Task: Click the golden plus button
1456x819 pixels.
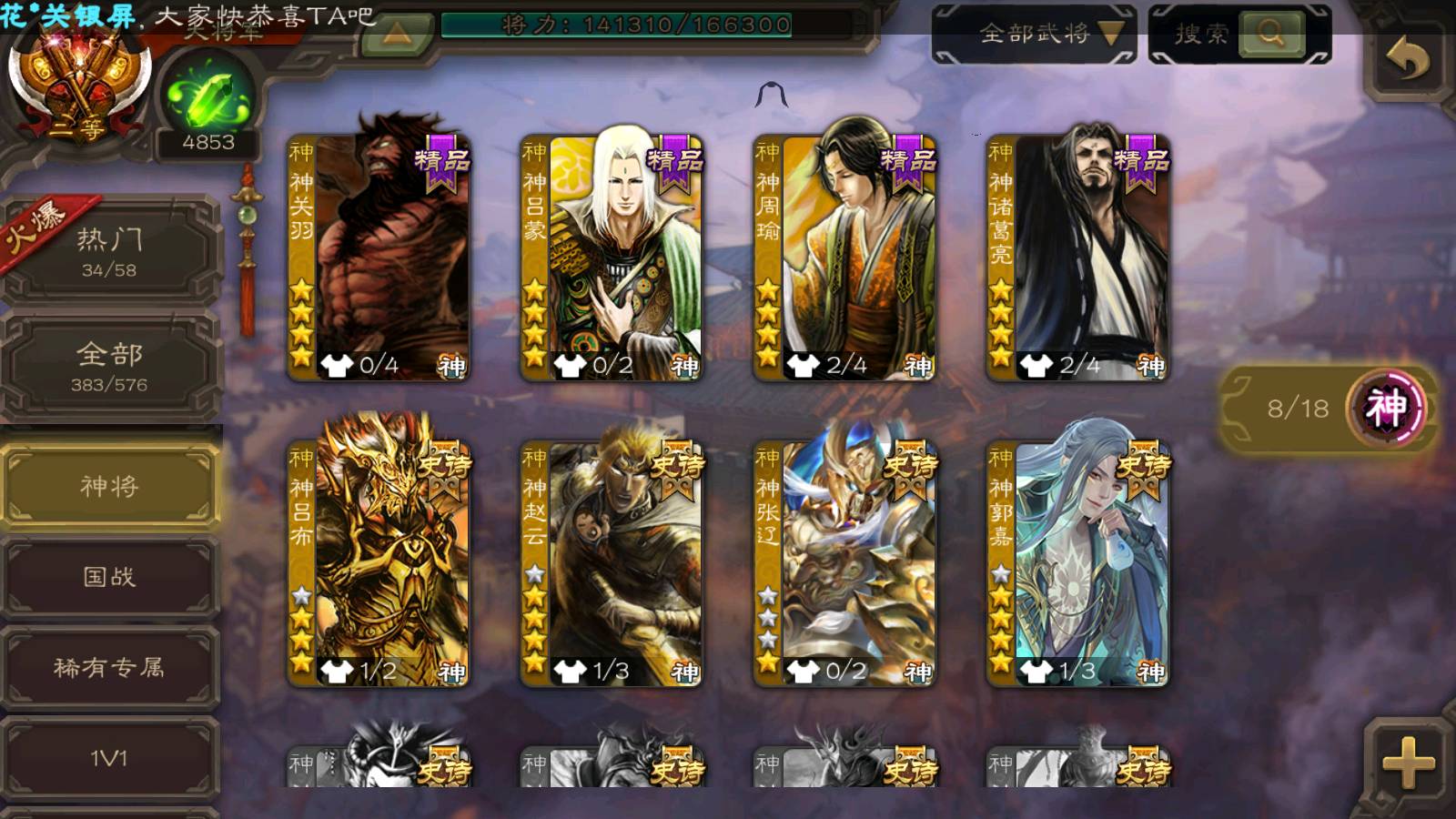Action: coord(1408,762)
